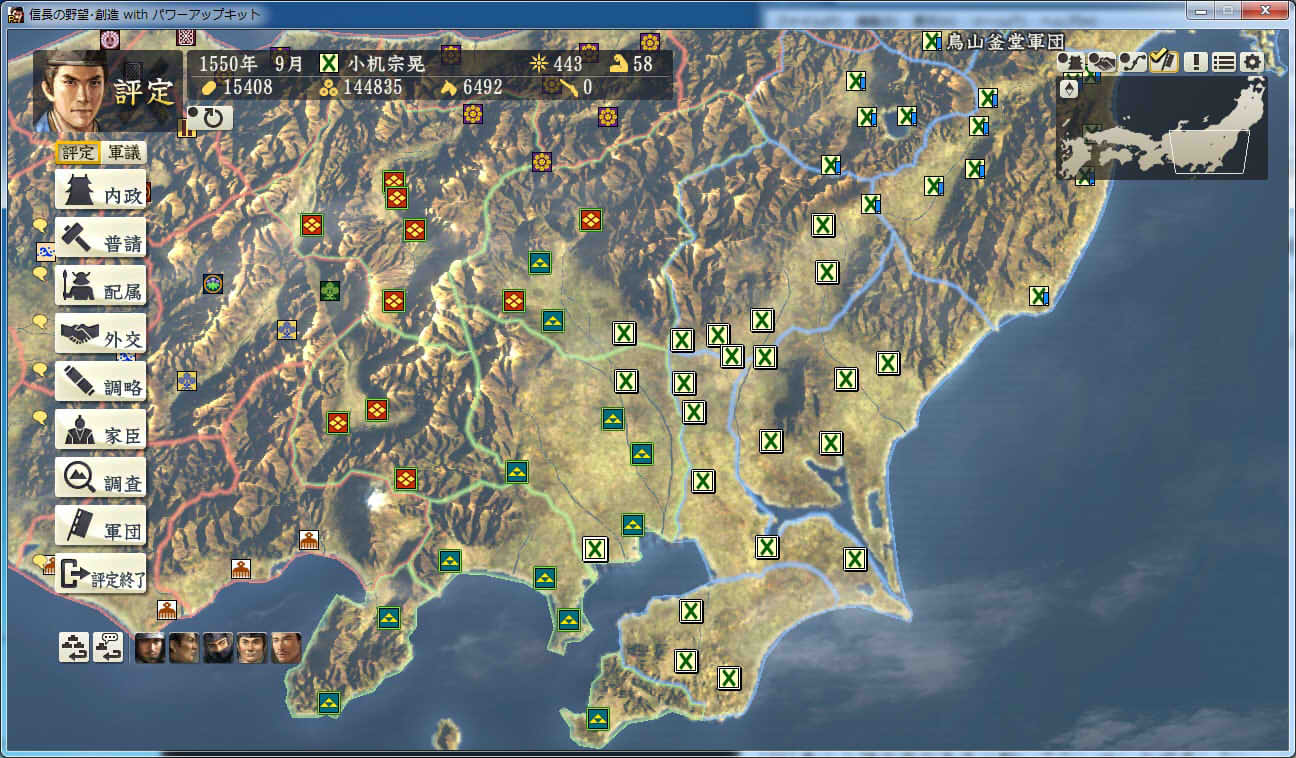1296x758 pixels.
Task: Click the Japan overview minimap
Action: pos(1162,130)
